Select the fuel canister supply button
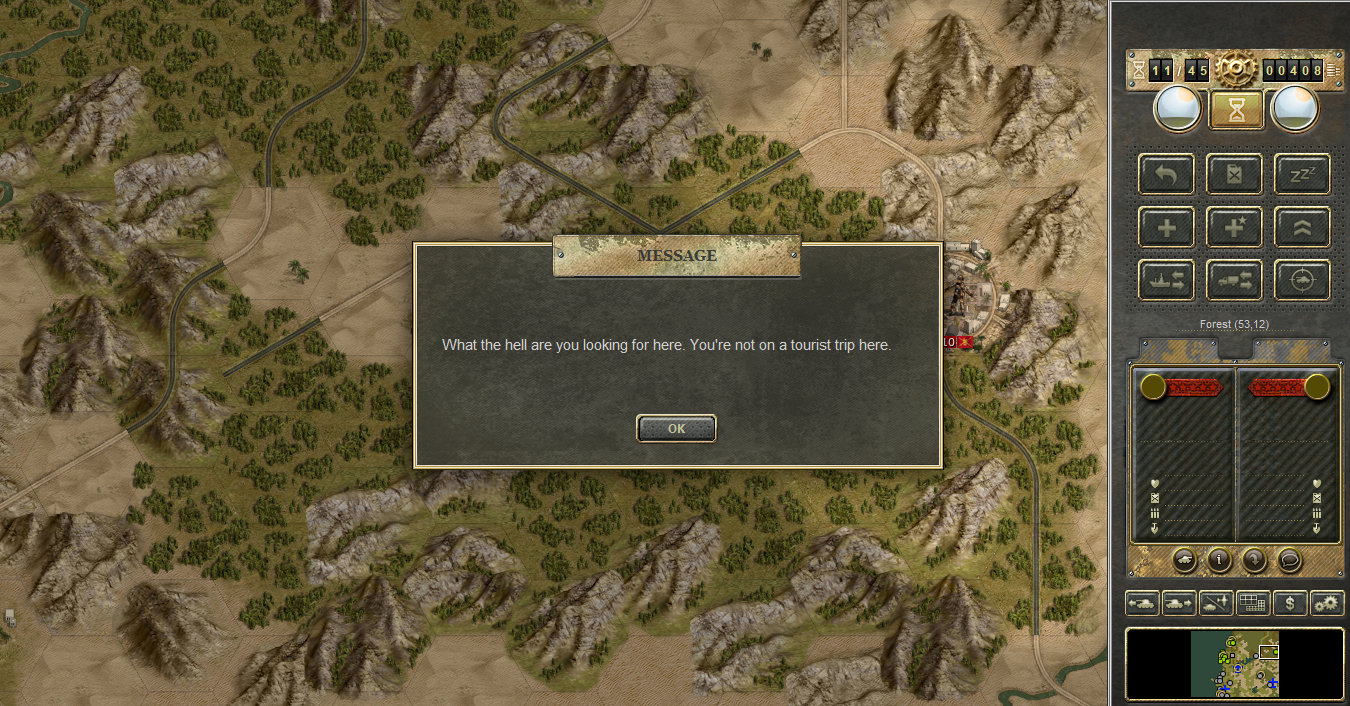This screenshot has width=1350, height=706. coord(1234,174)
